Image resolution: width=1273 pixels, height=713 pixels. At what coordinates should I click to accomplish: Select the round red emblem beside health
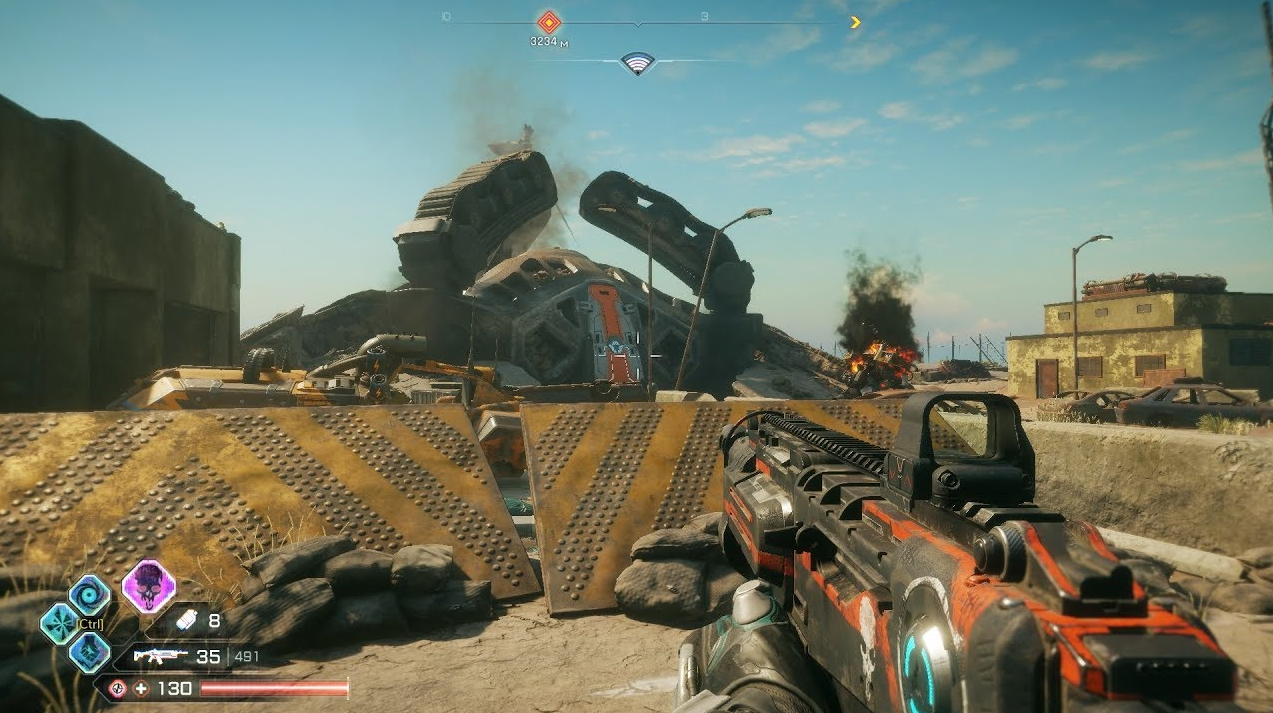pos(118,689)
